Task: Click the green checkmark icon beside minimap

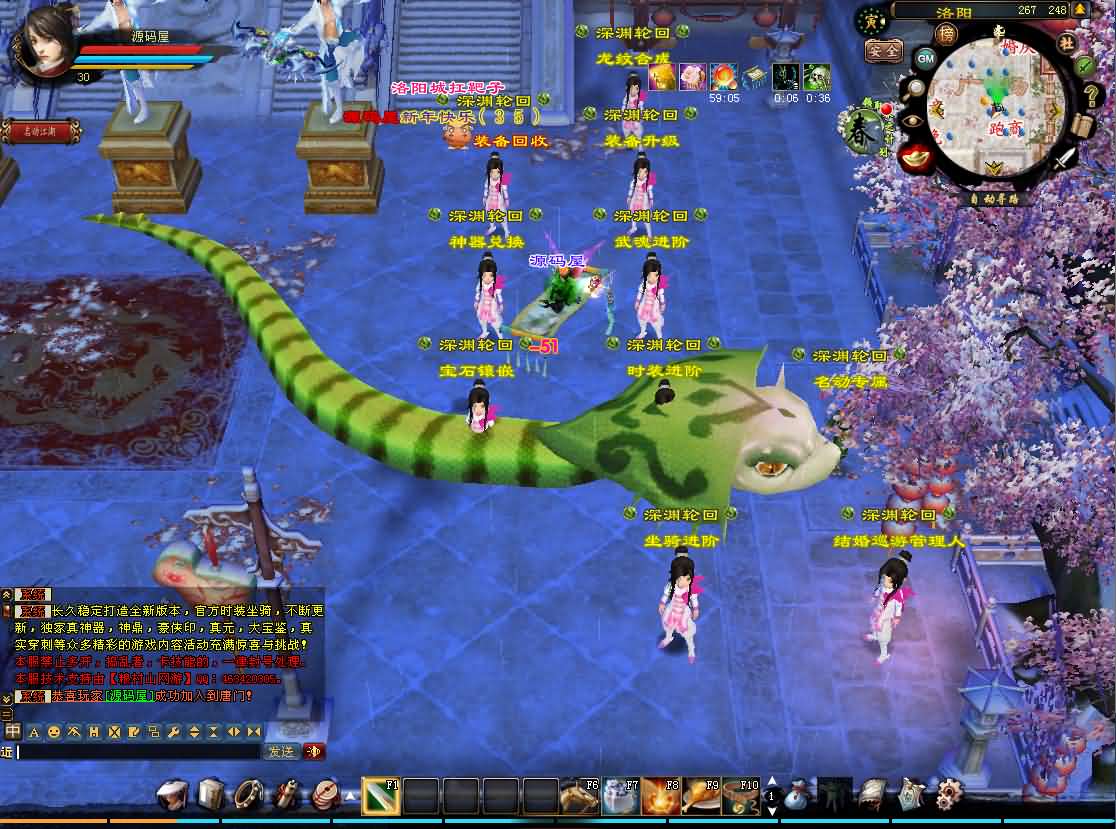Action: pyautogui.click(x=1084, y=65)
